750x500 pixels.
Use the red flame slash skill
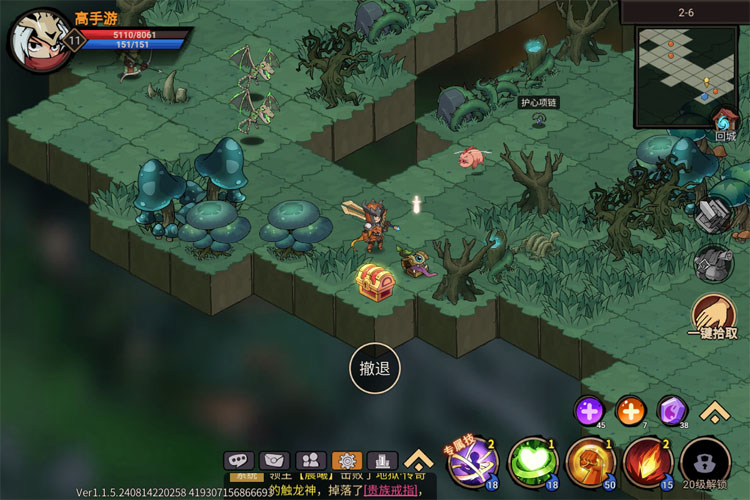click(x=648, y=462)
